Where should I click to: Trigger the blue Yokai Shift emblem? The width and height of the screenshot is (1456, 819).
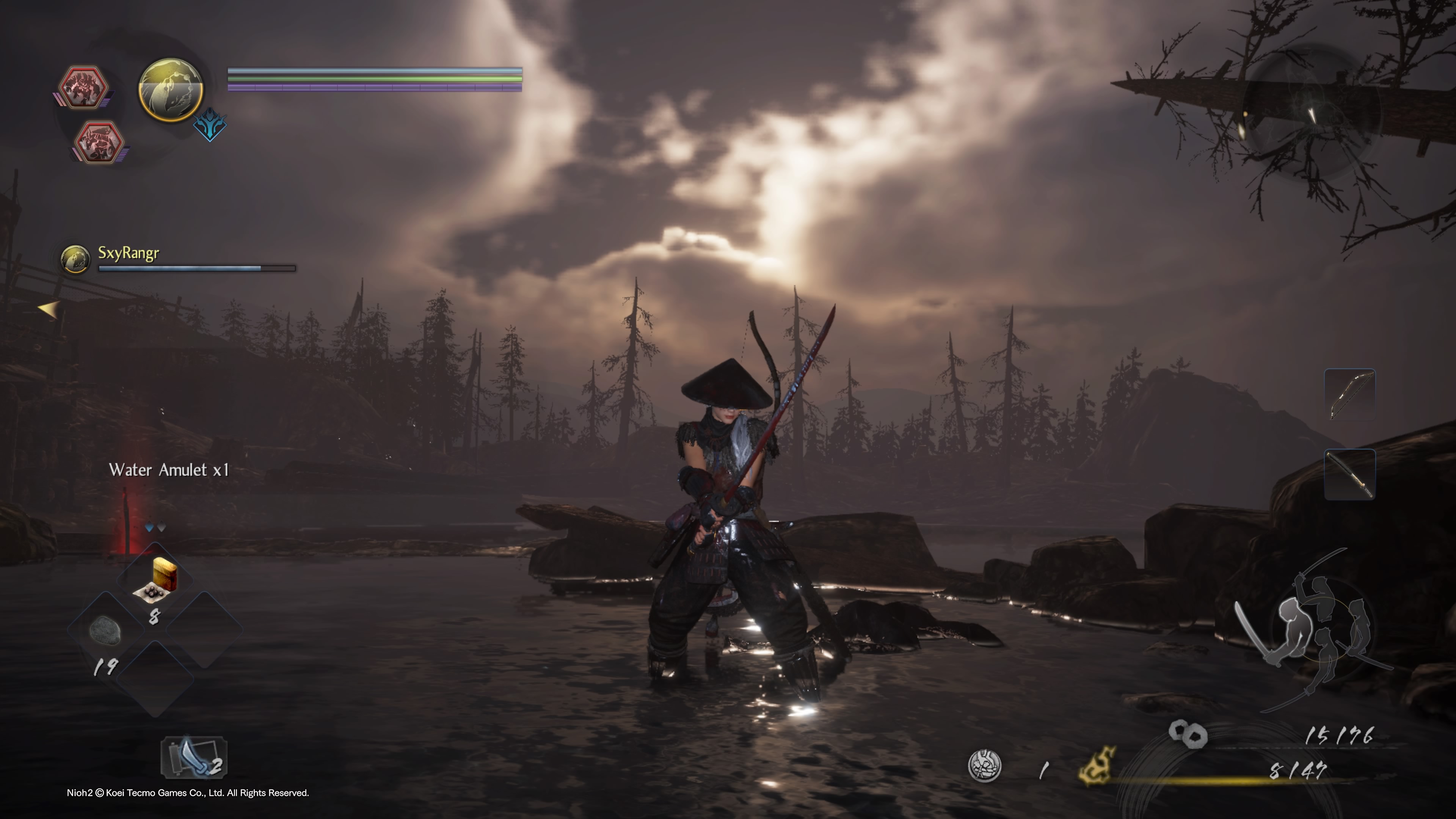(210, 126)
